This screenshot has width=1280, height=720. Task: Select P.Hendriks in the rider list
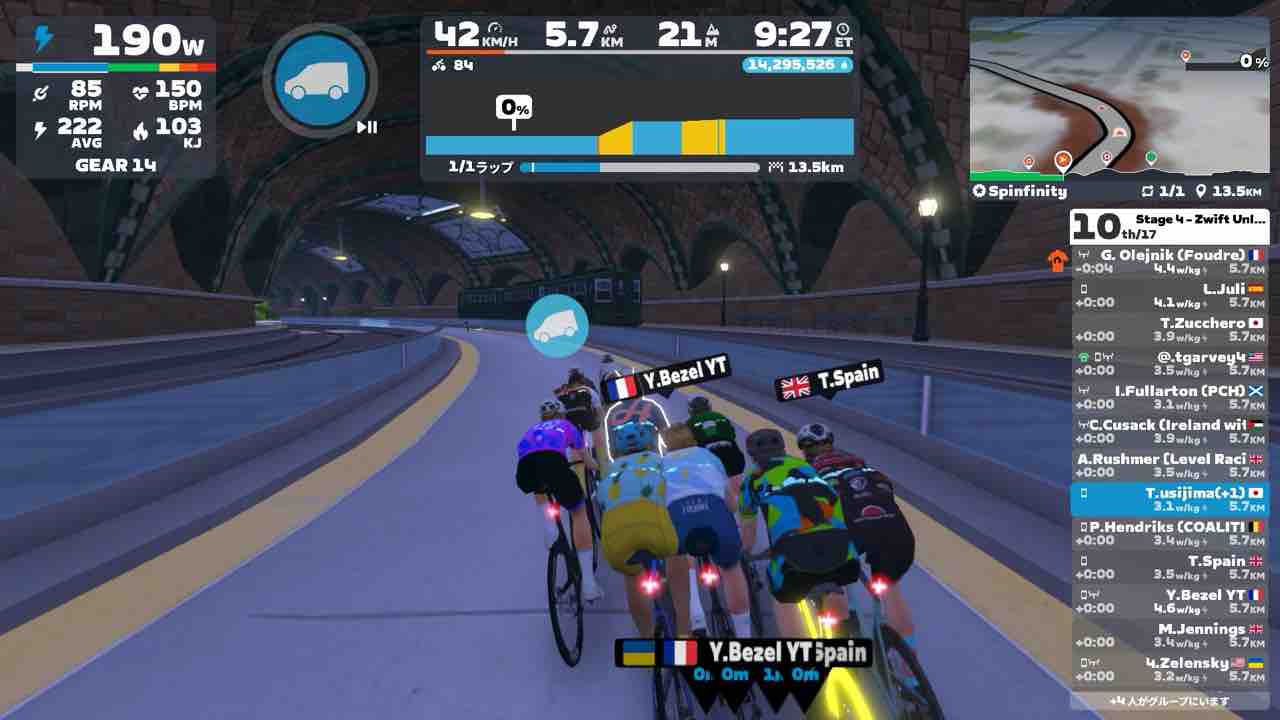click(x=1168, y=534)
